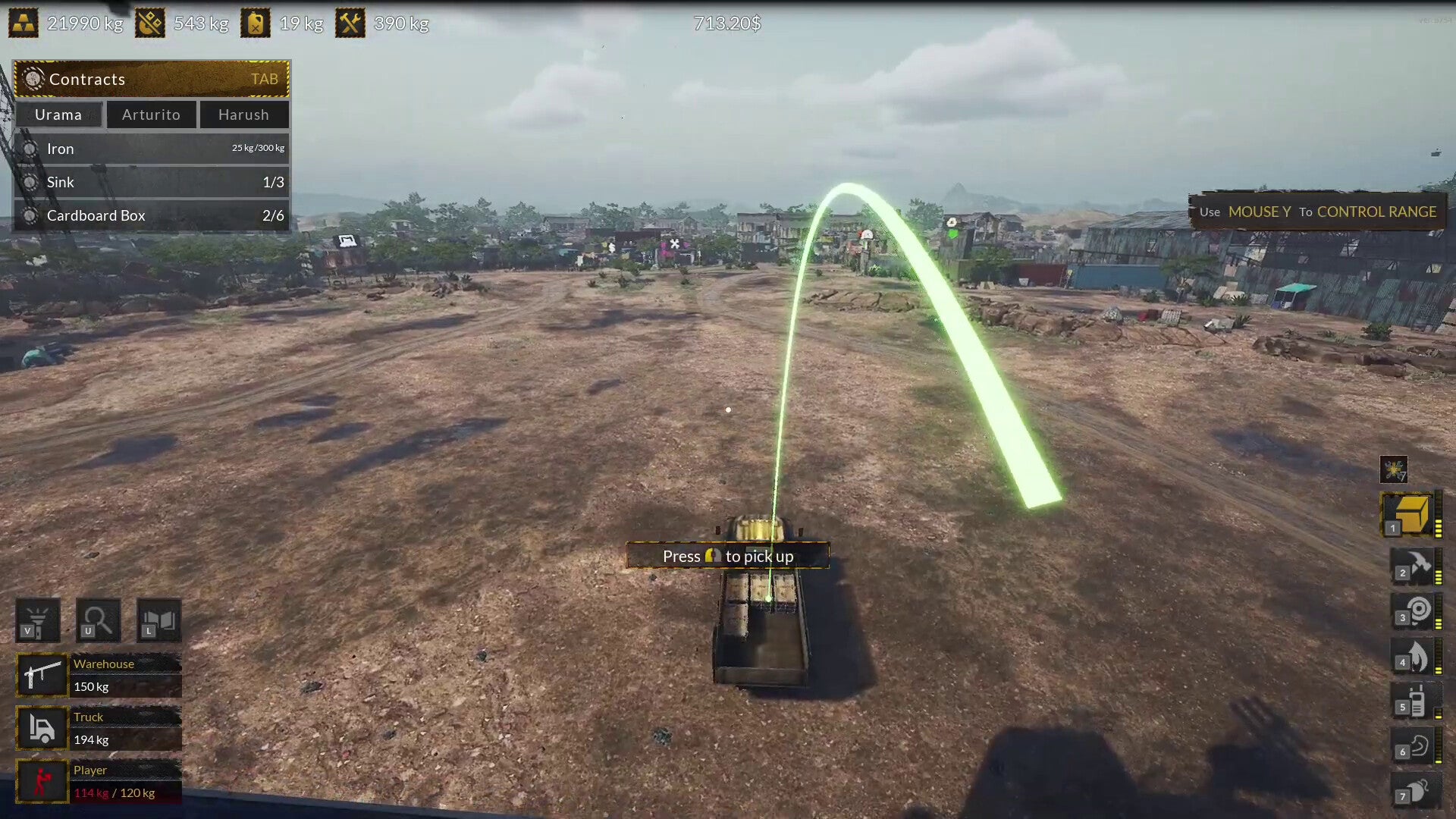
Task: Toggle the flashlight icon
Action: pos(38,620)
